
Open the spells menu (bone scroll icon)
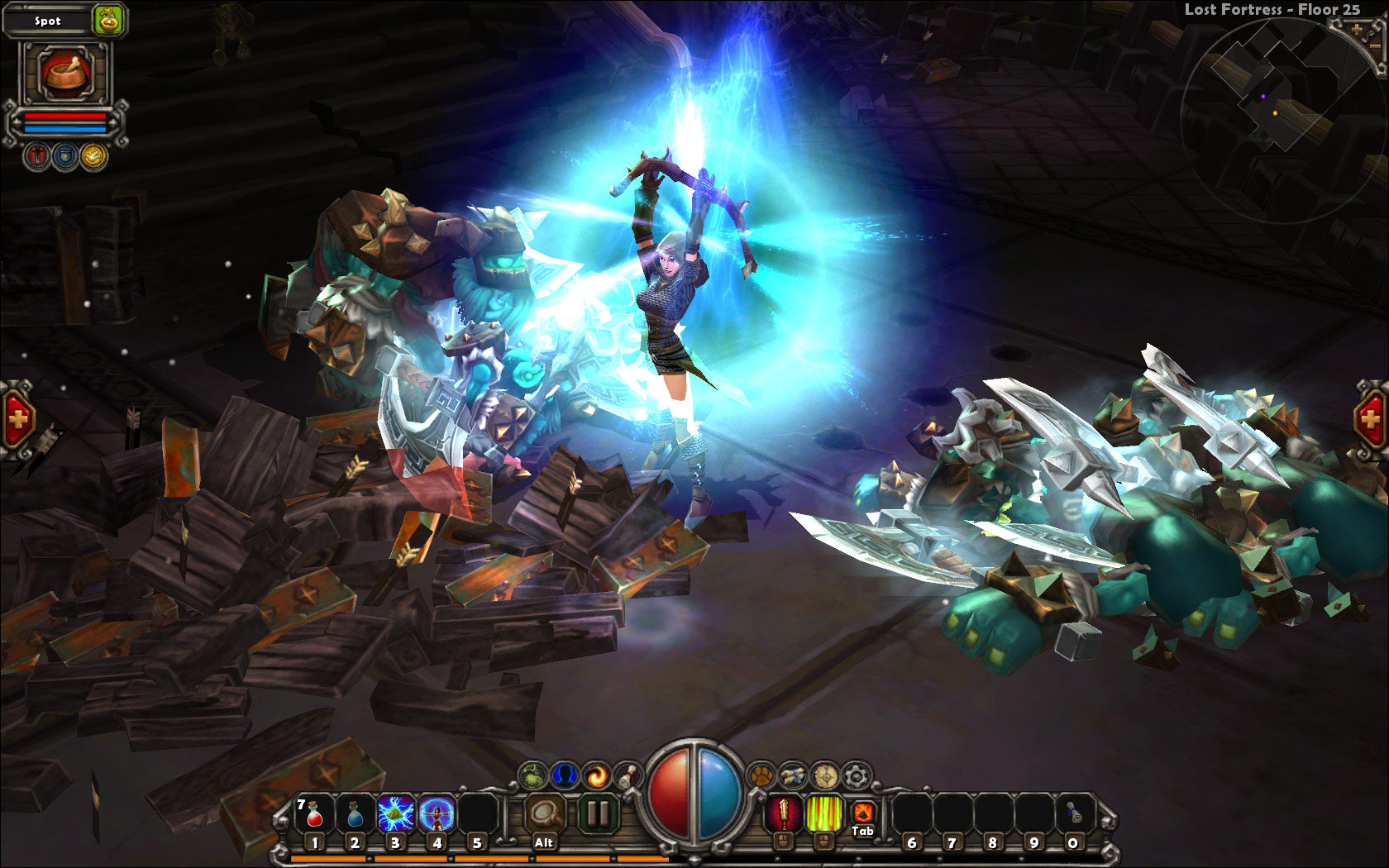pos(628,775)
